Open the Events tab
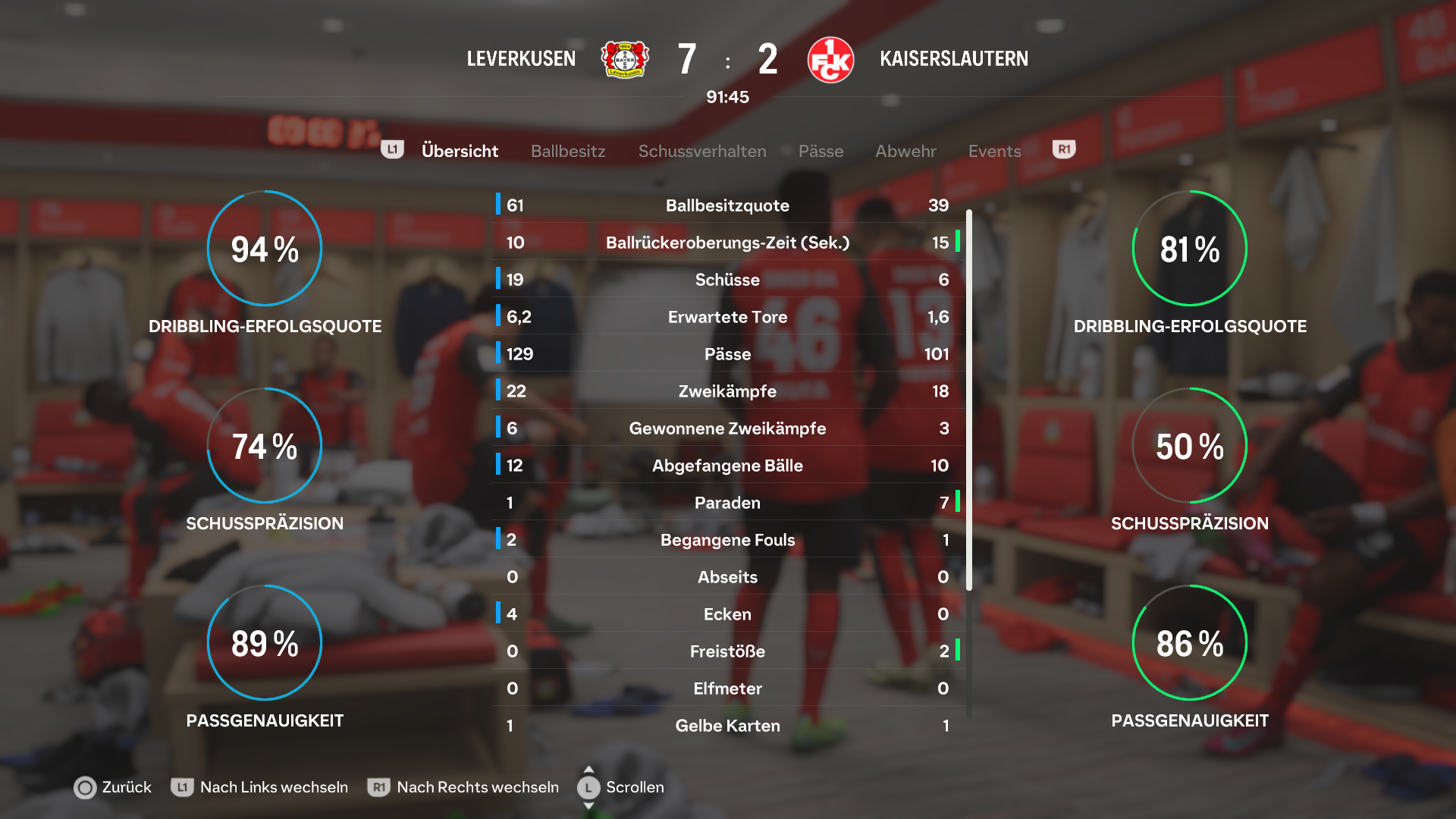The width and height of the screenshot is (1456, 819). tap(994, 151)
